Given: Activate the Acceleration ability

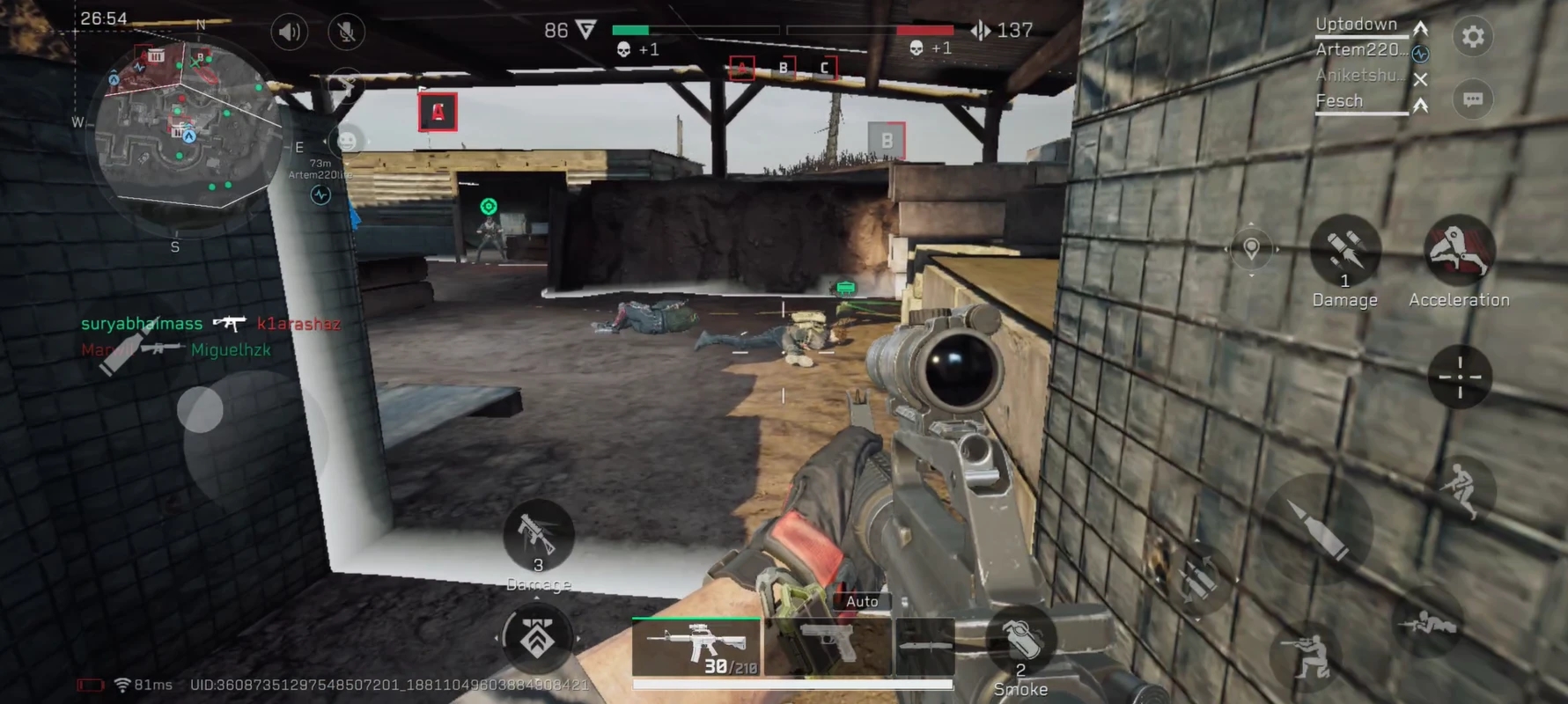Looking at the screenshot, I should [x=1459, y=251].
